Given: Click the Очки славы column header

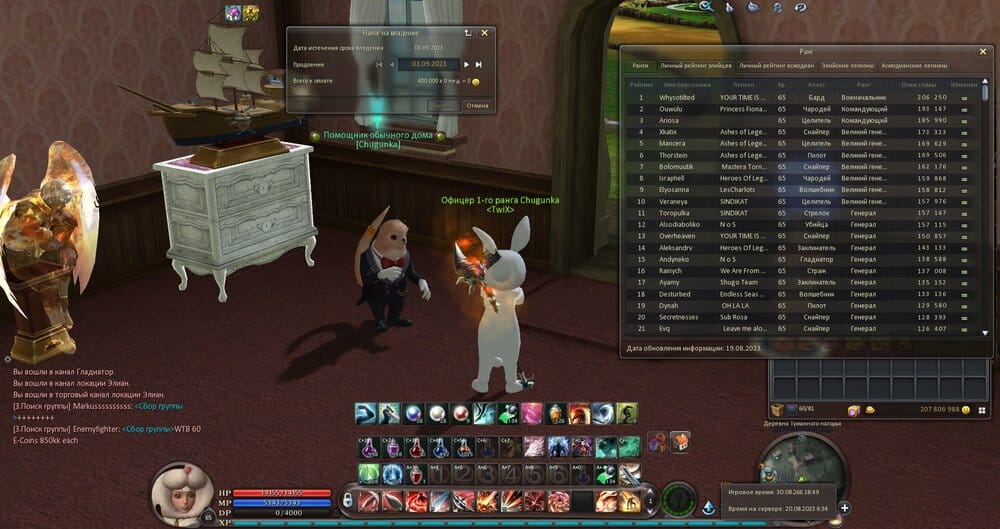Looking at the screenshot, I should pyautogui.click(x=917, y=85).
